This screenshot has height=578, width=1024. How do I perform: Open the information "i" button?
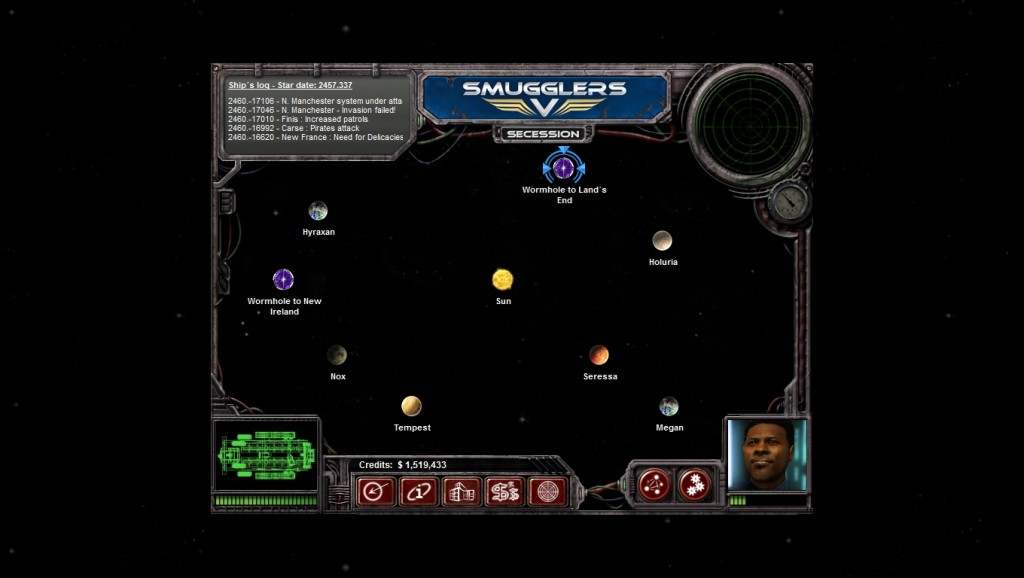pyautogui.click(x=419, y=491)
